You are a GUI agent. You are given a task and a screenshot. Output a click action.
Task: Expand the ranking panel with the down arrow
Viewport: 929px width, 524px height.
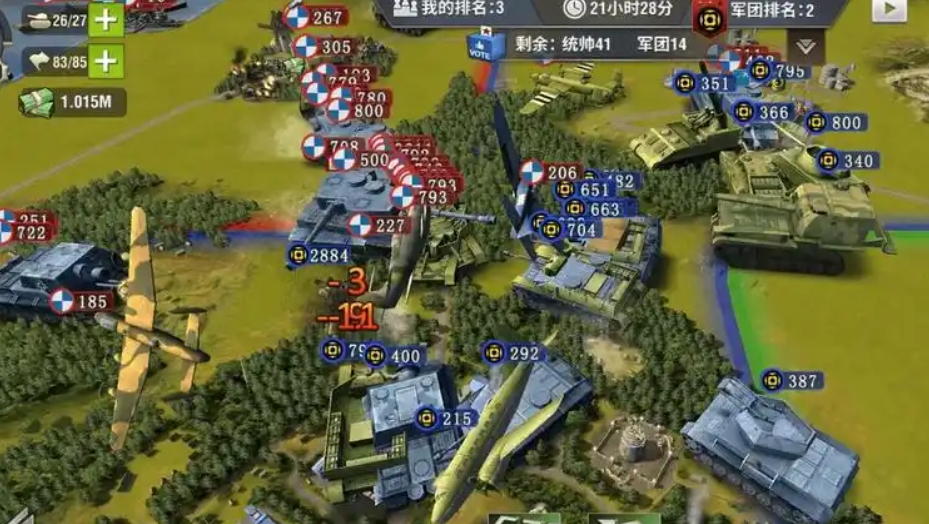805,45
